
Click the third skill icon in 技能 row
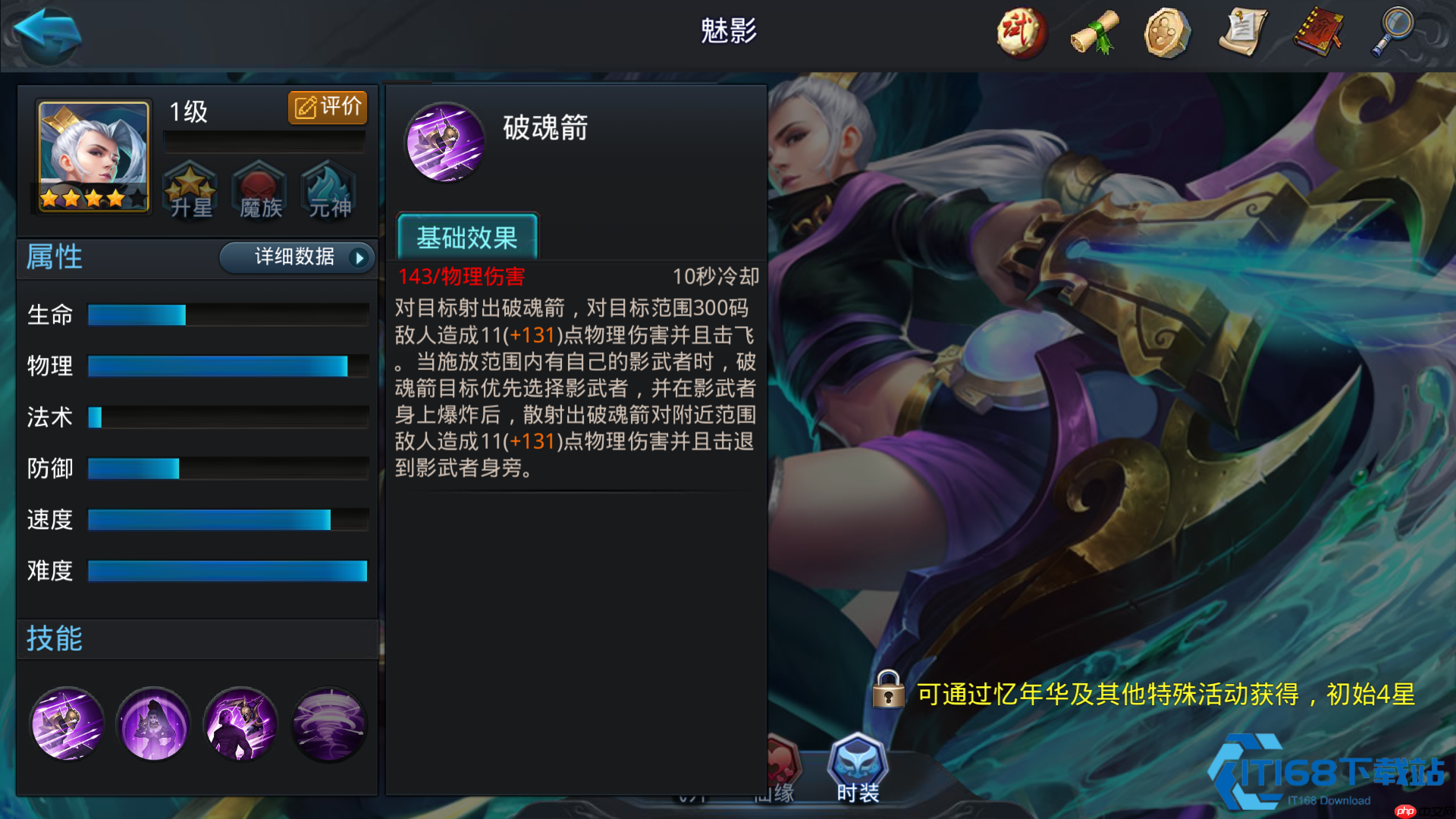pyautogui.click(x=241, y=724)
